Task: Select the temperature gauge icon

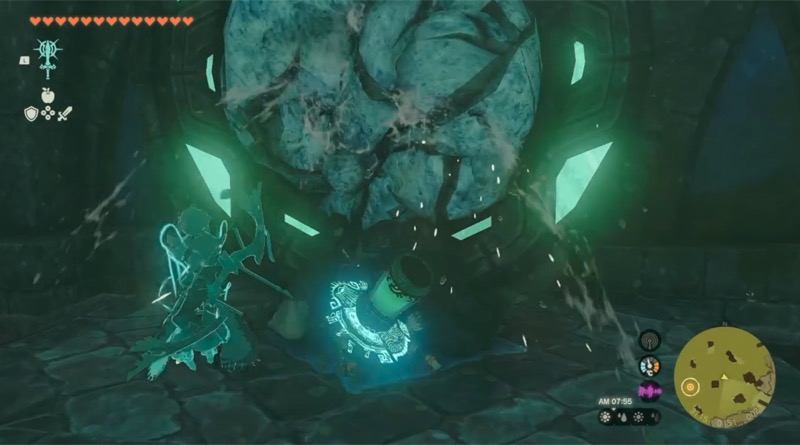Action: pyautogui.click(x=650, y=366)
